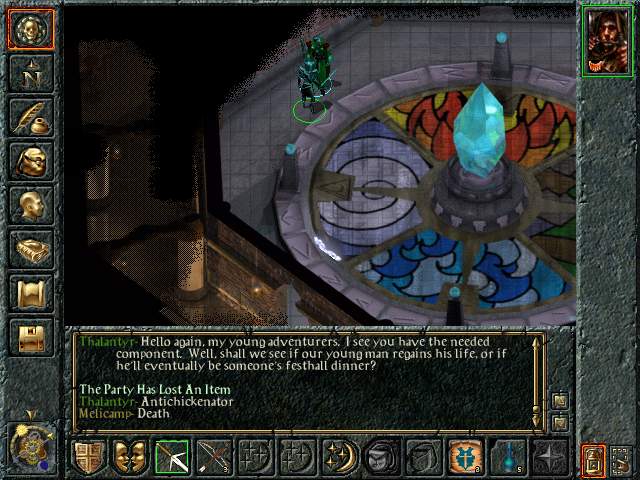Image resolution: width=640 pixels, height=480 pixels.
Task: Open the options chest button
Action: click(x=31, y=337)
